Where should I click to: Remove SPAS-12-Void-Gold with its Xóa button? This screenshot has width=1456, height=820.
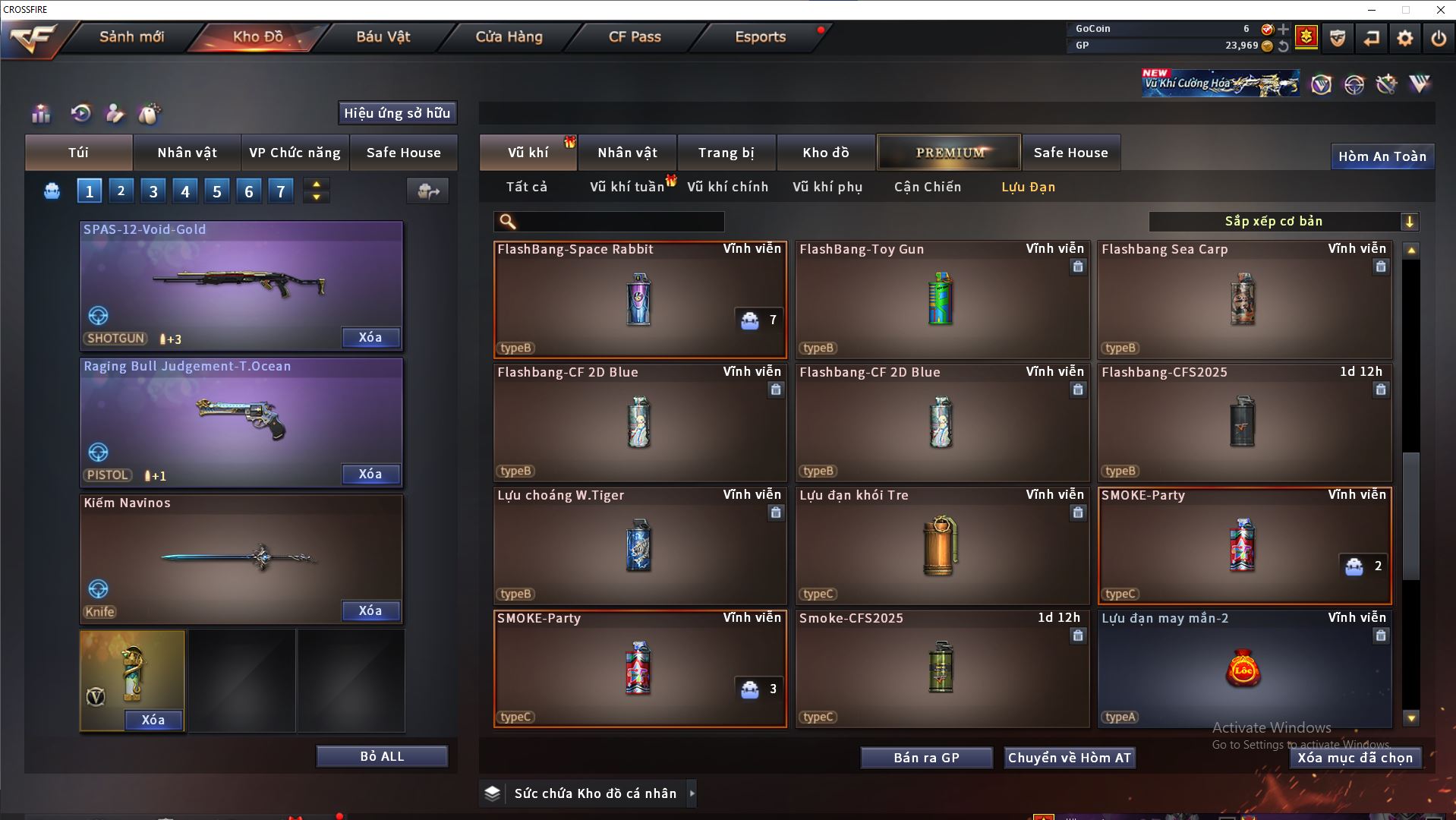pyautogui.click(x=370, y=338)
